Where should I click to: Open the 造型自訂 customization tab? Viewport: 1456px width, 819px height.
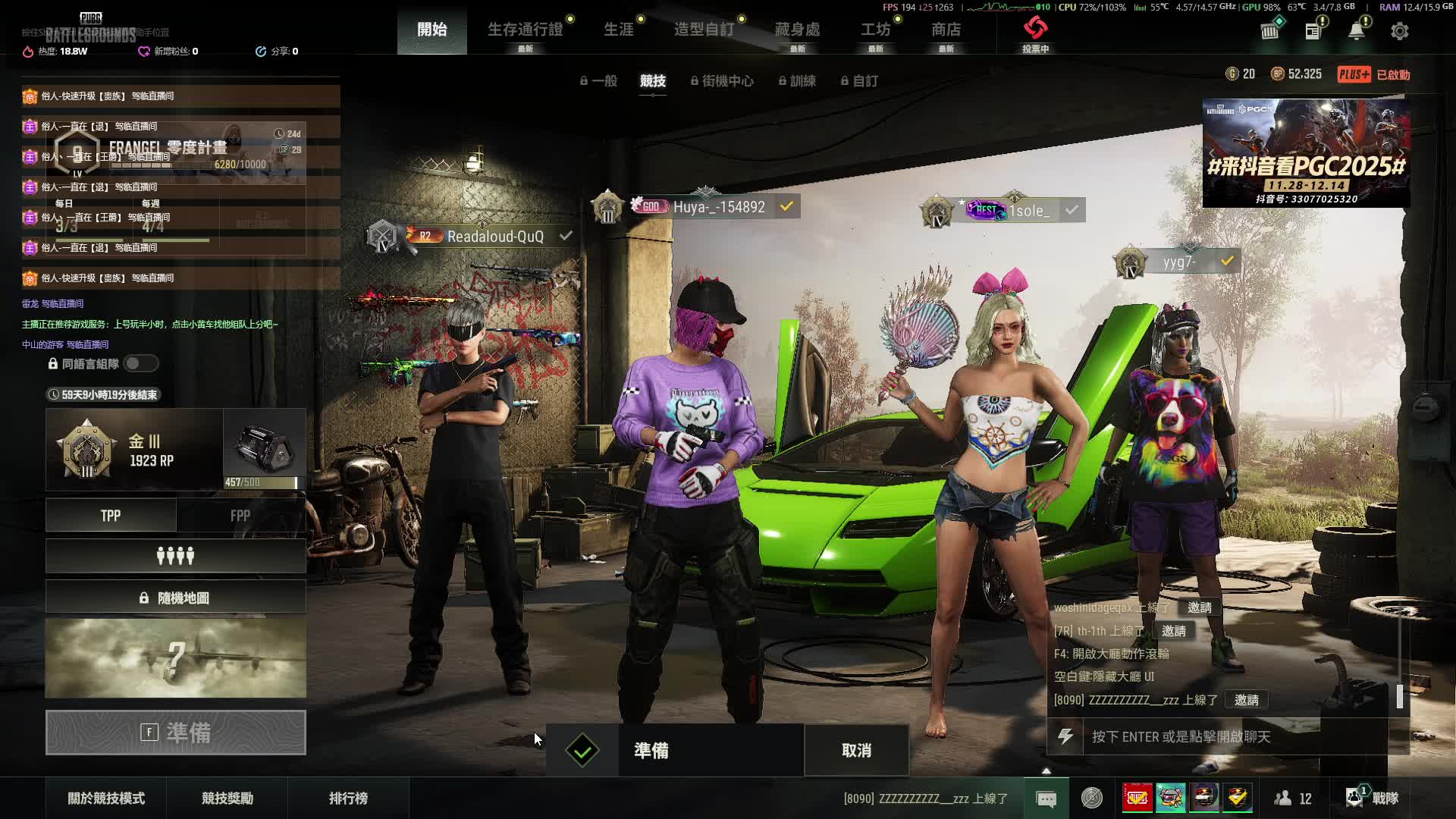point(704,30)
